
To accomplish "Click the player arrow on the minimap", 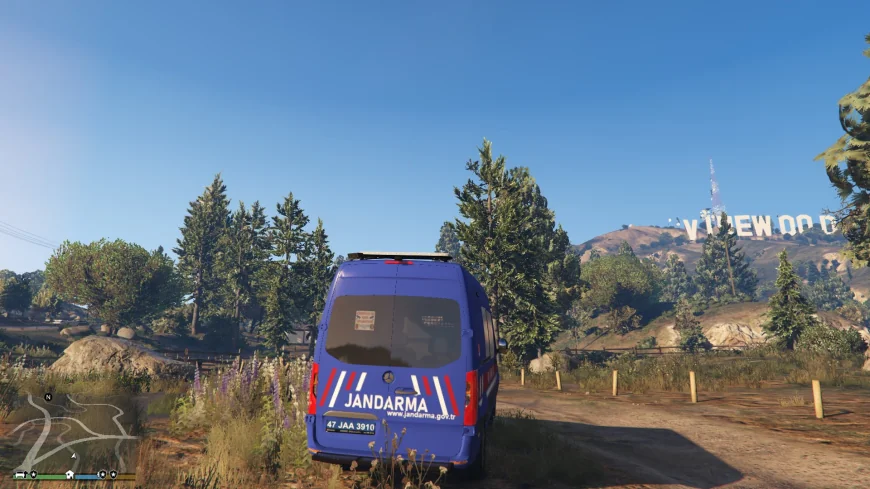I will click(x=73, y=456).
